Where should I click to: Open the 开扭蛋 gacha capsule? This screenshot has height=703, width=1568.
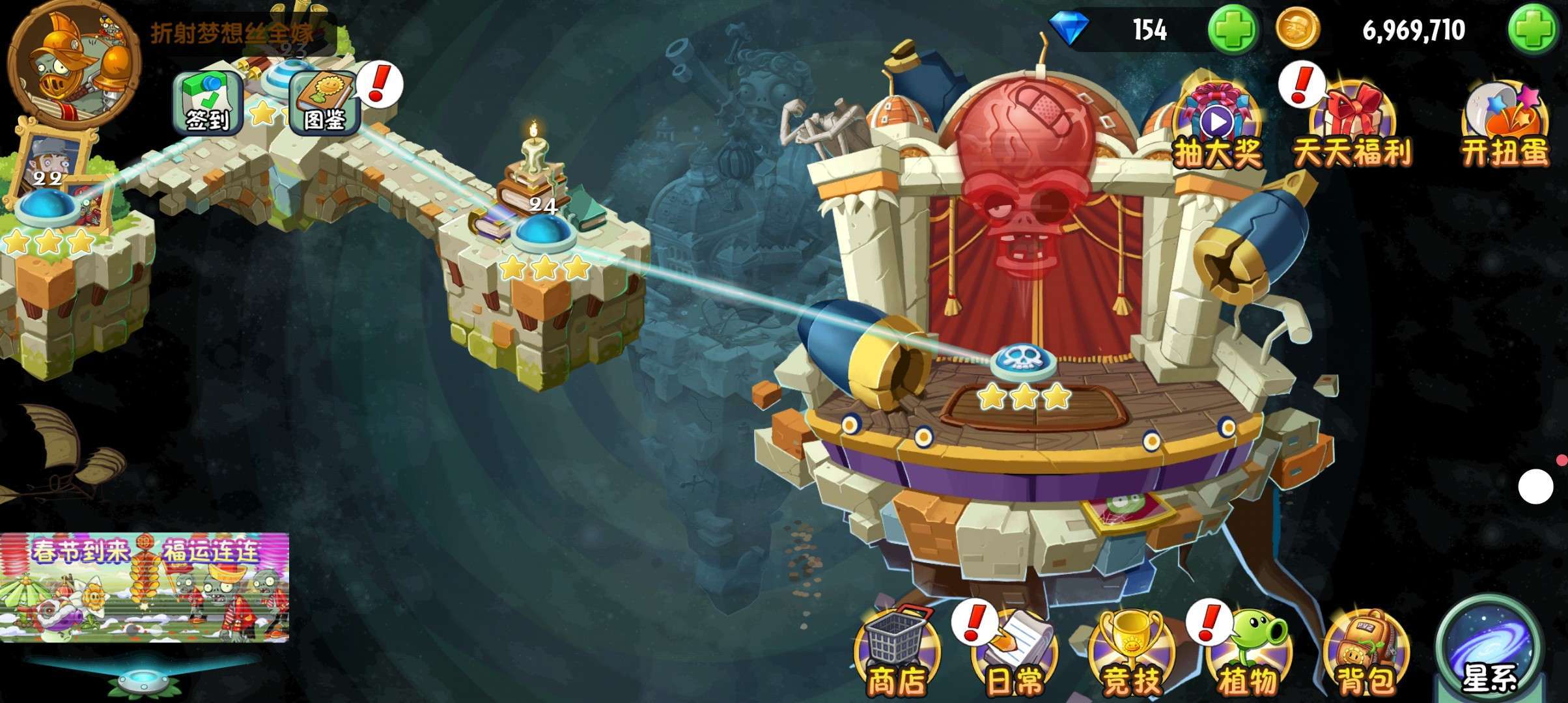(1504, 127)
